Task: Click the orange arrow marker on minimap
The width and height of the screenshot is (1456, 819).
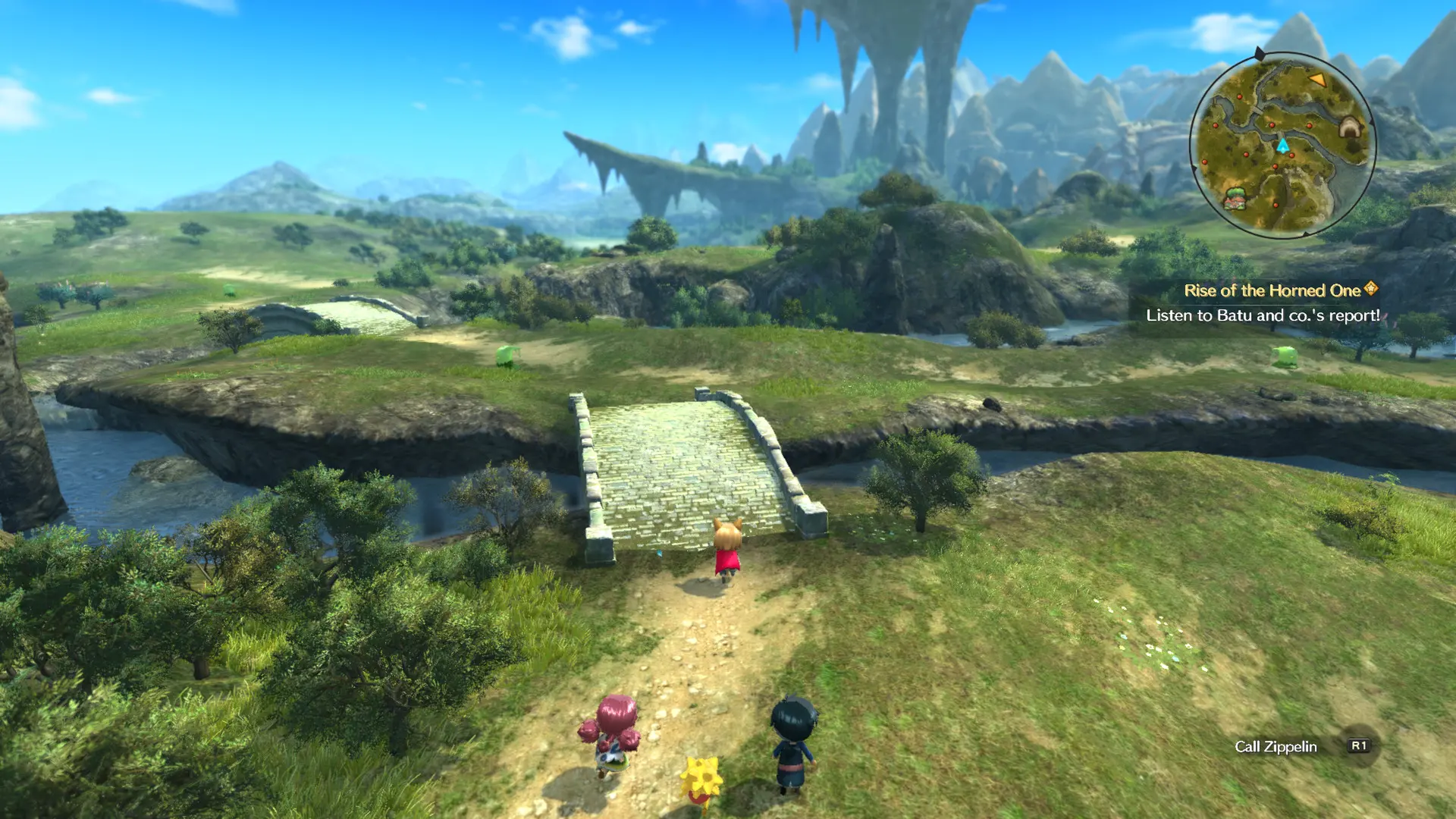Action: click(x=1317, y=80)
